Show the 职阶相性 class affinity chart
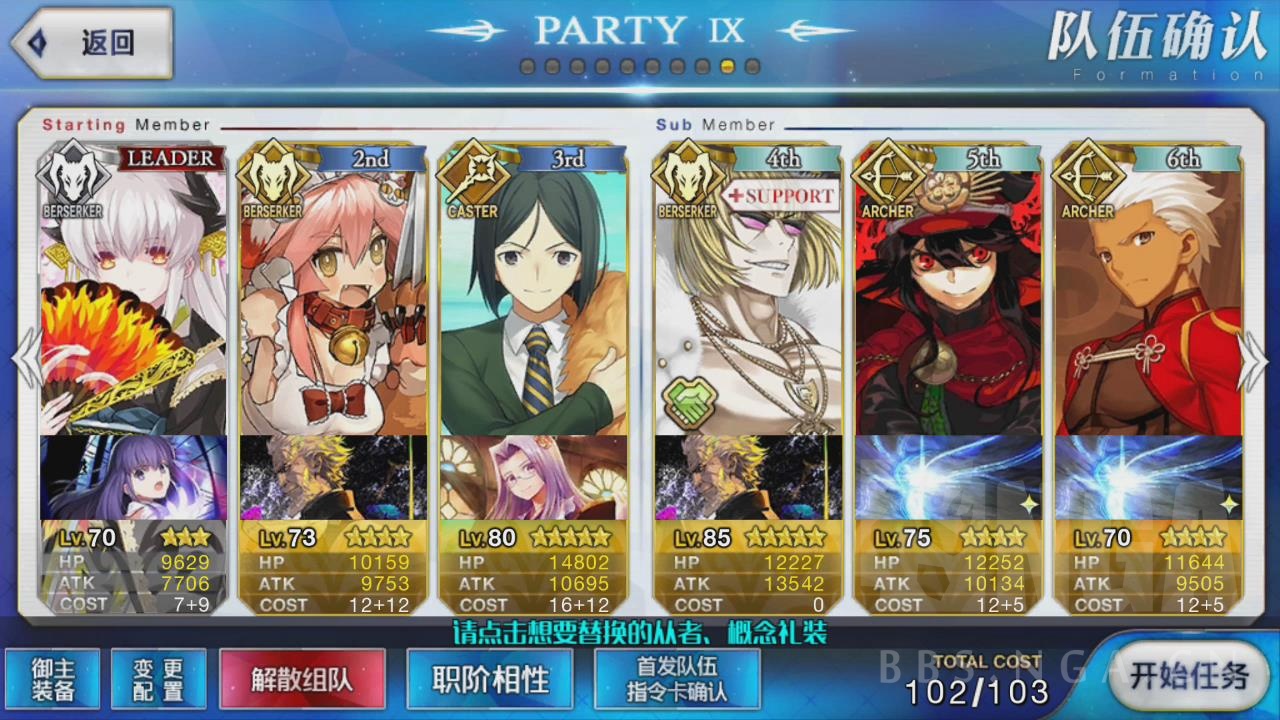Viewport: 1280px width, 720px height. pyautogui.click(x=490, y=679)
